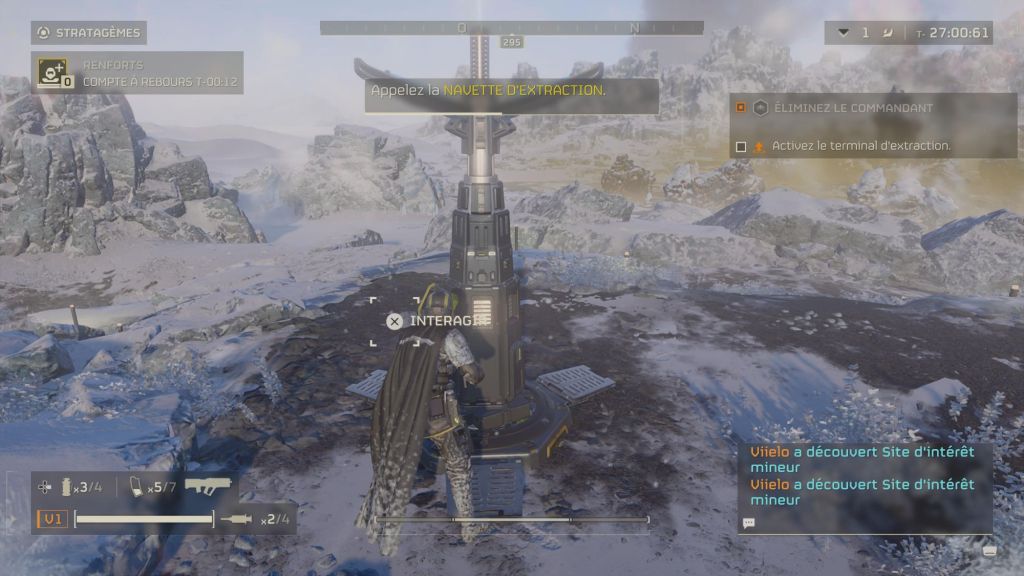This screenshot has width=1024, height=576.
Task: Open the Stratagèmes header panel
Action: coord(89,33)
